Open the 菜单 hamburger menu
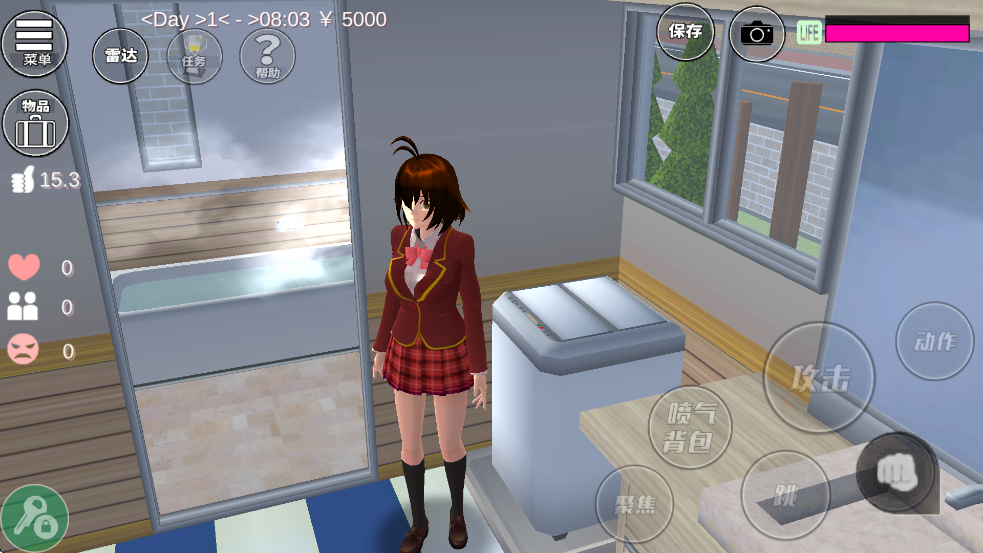 35,42
